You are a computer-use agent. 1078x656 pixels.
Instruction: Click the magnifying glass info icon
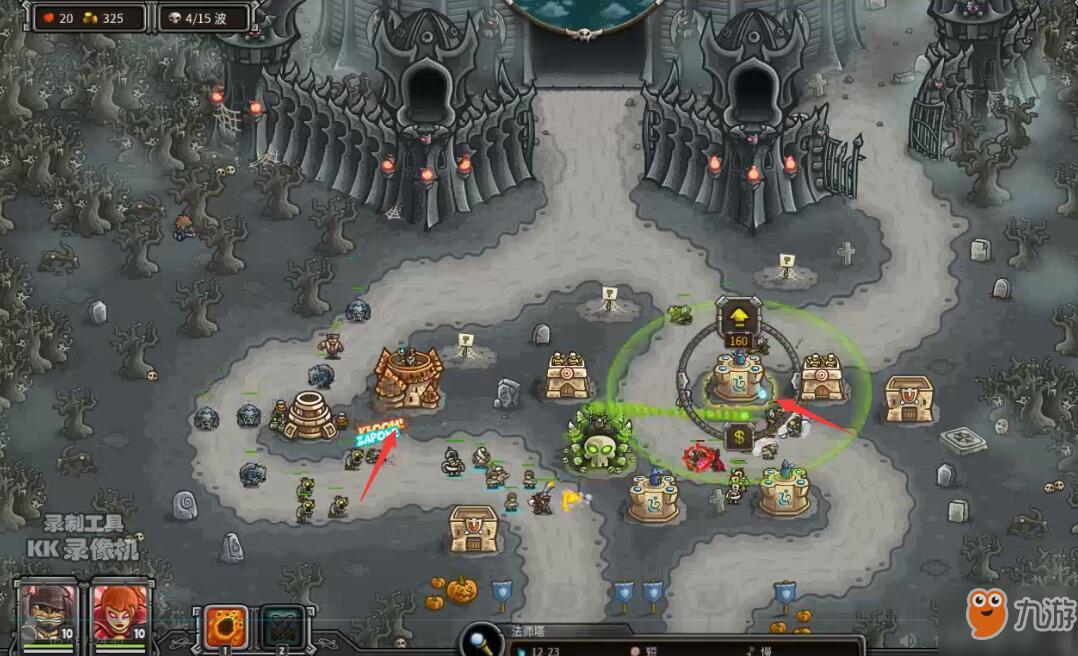(x=483, y=639)
